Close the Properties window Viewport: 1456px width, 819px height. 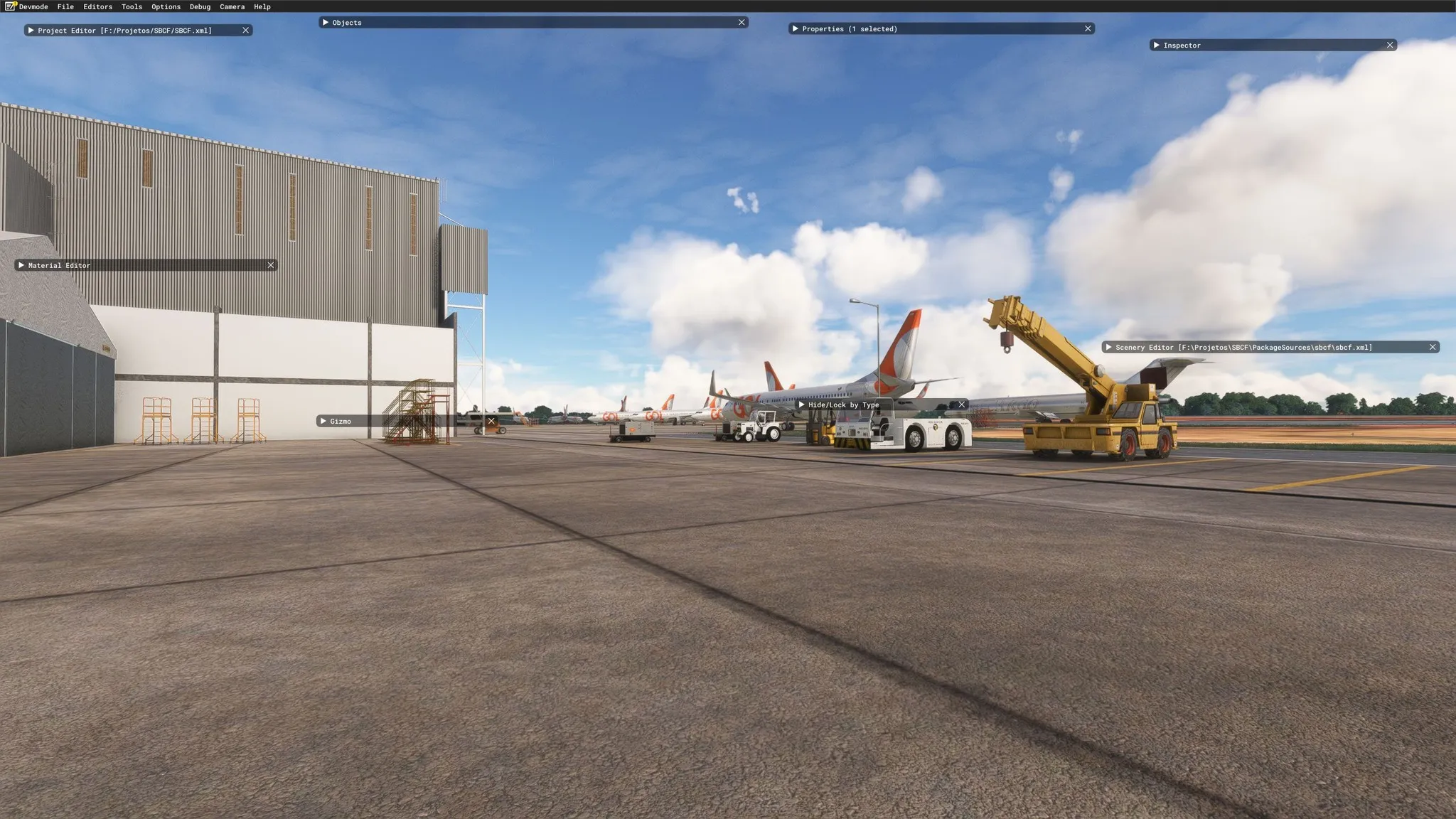pyautogui.click(x=1087, y=29)
